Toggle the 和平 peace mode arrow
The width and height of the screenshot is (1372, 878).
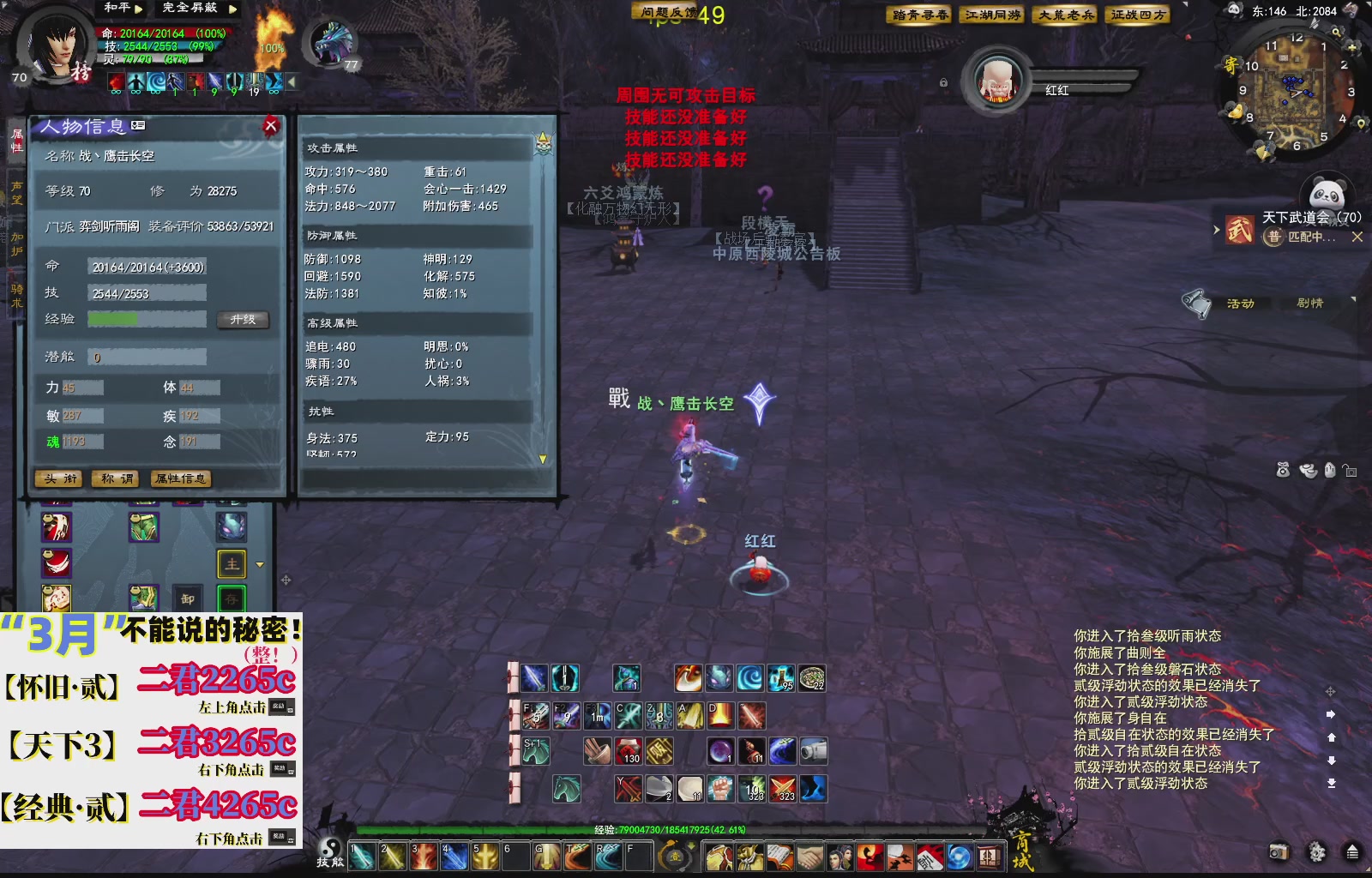click(138, 9)
